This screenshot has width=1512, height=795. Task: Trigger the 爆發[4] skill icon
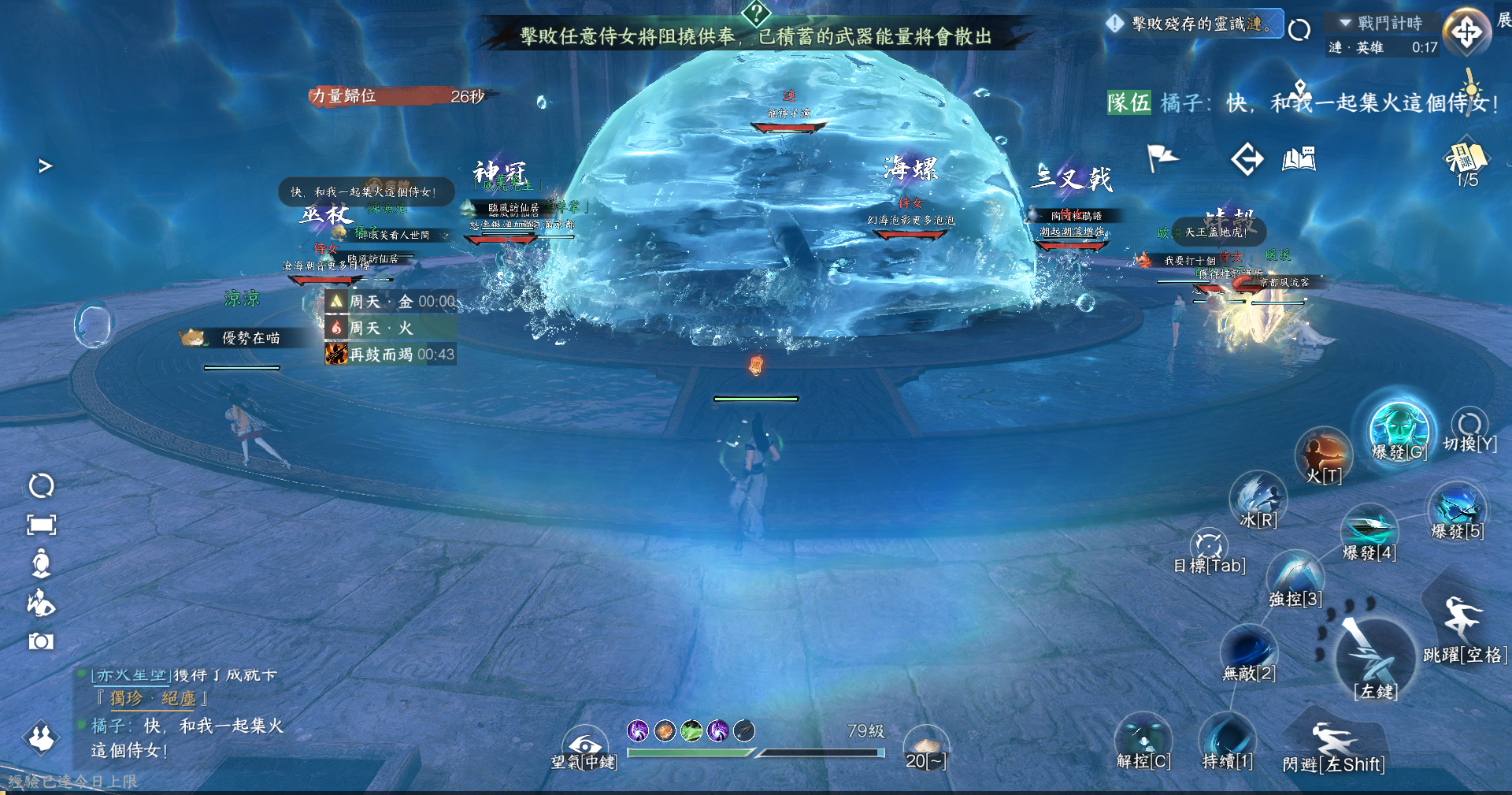pos(1369,529)
